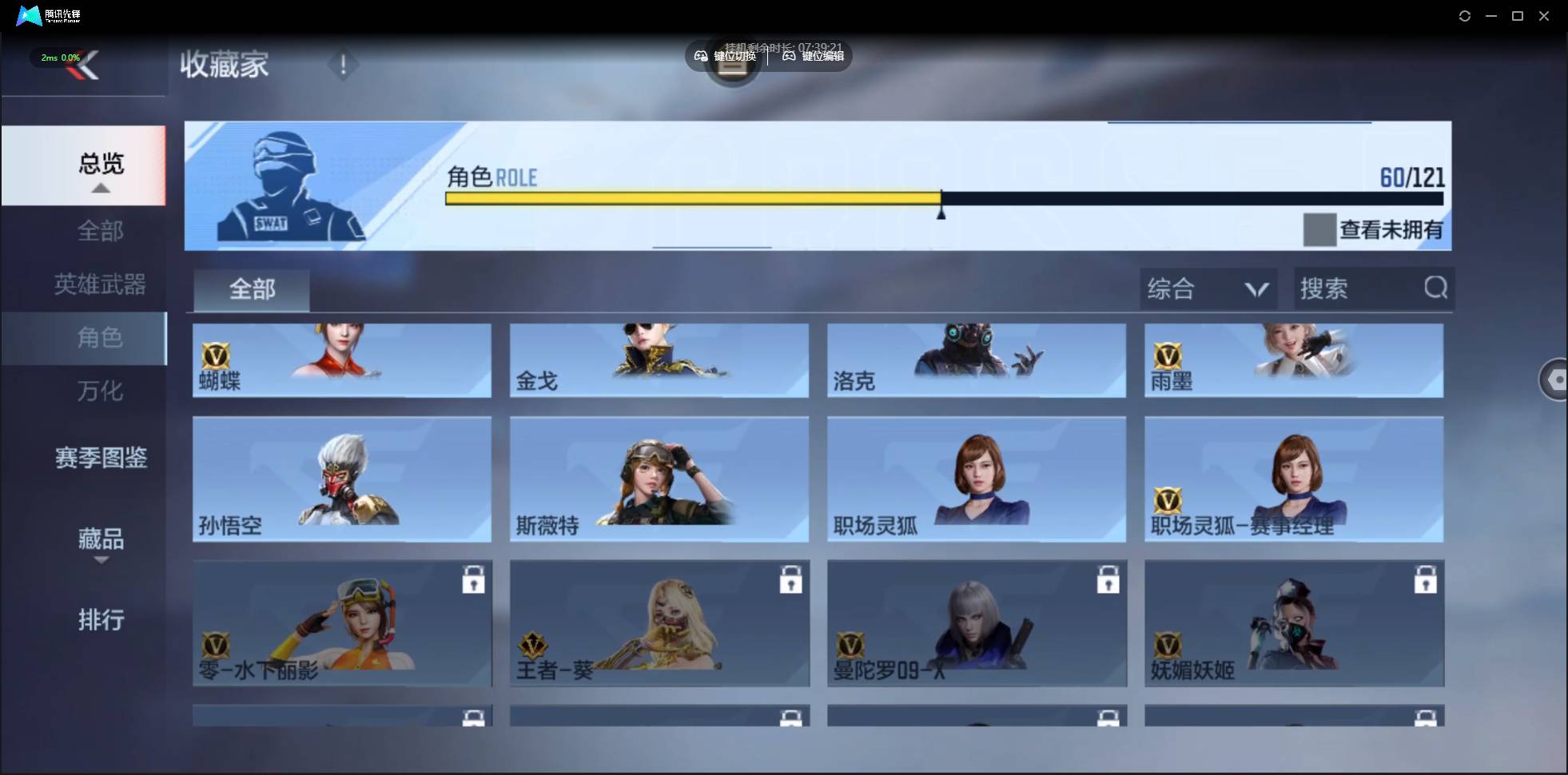Open the 综合 sort dropdown
Image resolution: width=1568 pixels, height=775 pixels.
click(x=1209, y=288)
